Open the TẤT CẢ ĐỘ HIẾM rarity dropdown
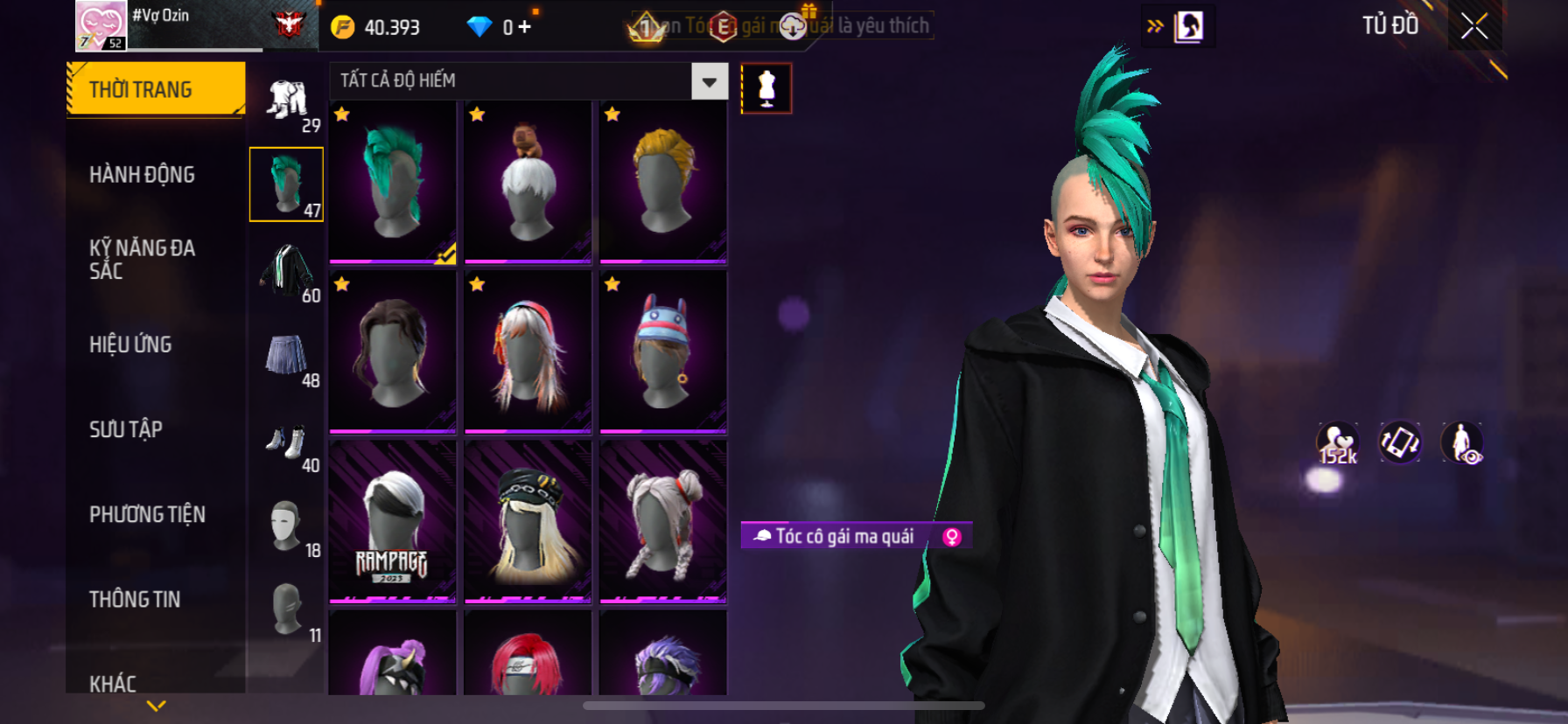This screenshot has width=1568, height=724. pos(709,81)
